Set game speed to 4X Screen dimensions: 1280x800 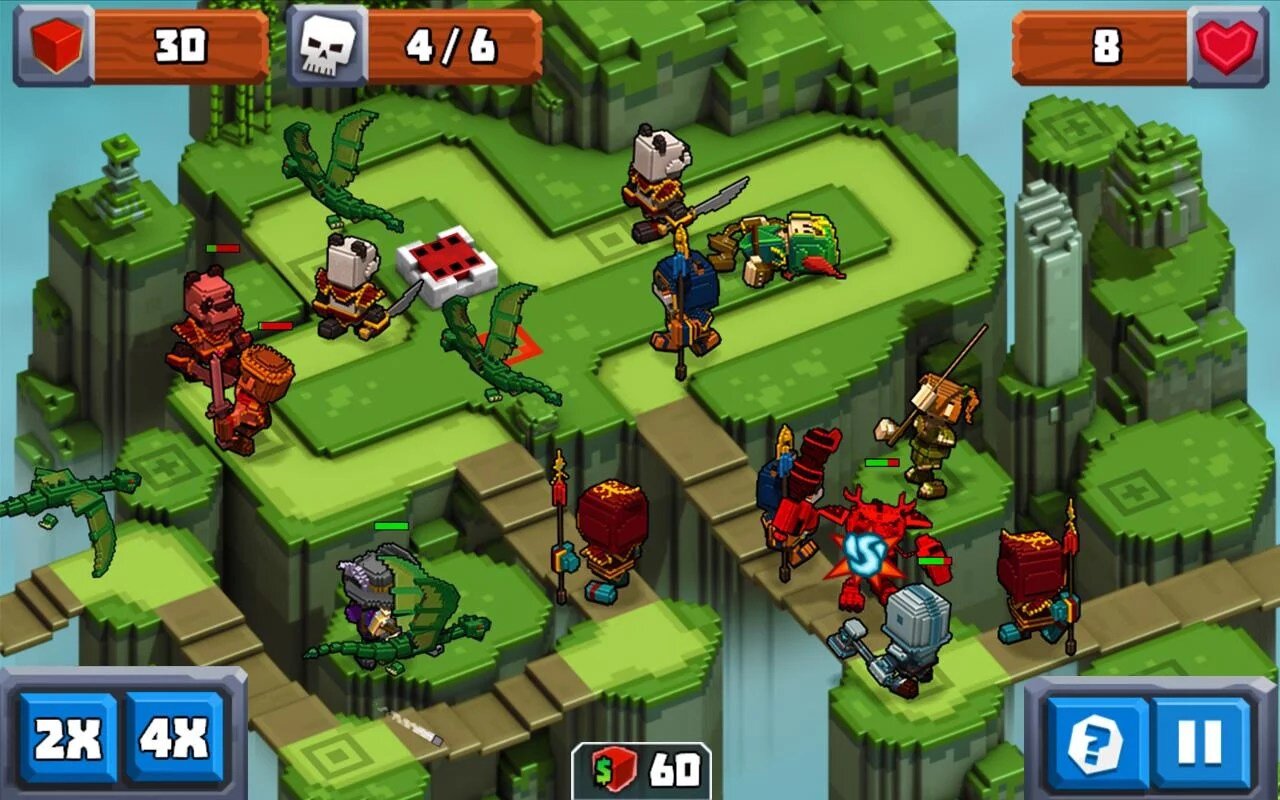pos(174,740)
